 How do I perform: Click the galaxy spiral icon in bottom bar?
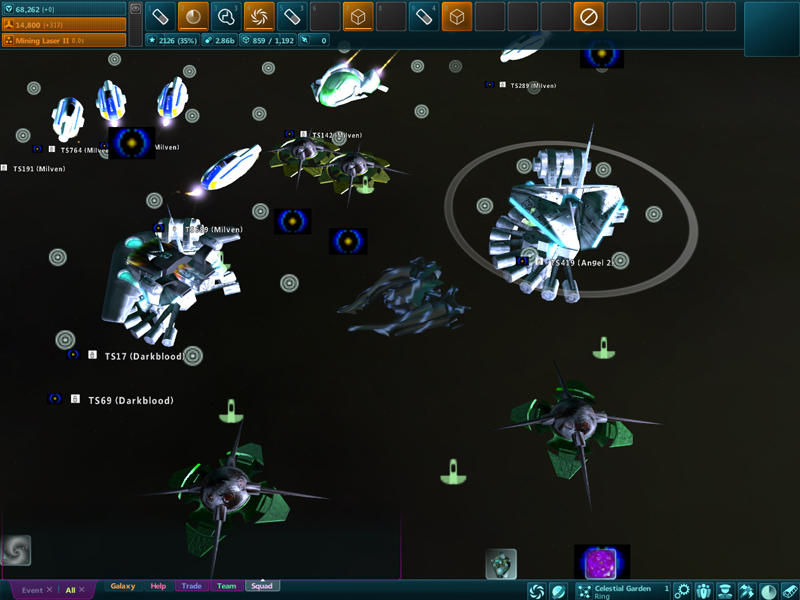click(x=537, y=591)
